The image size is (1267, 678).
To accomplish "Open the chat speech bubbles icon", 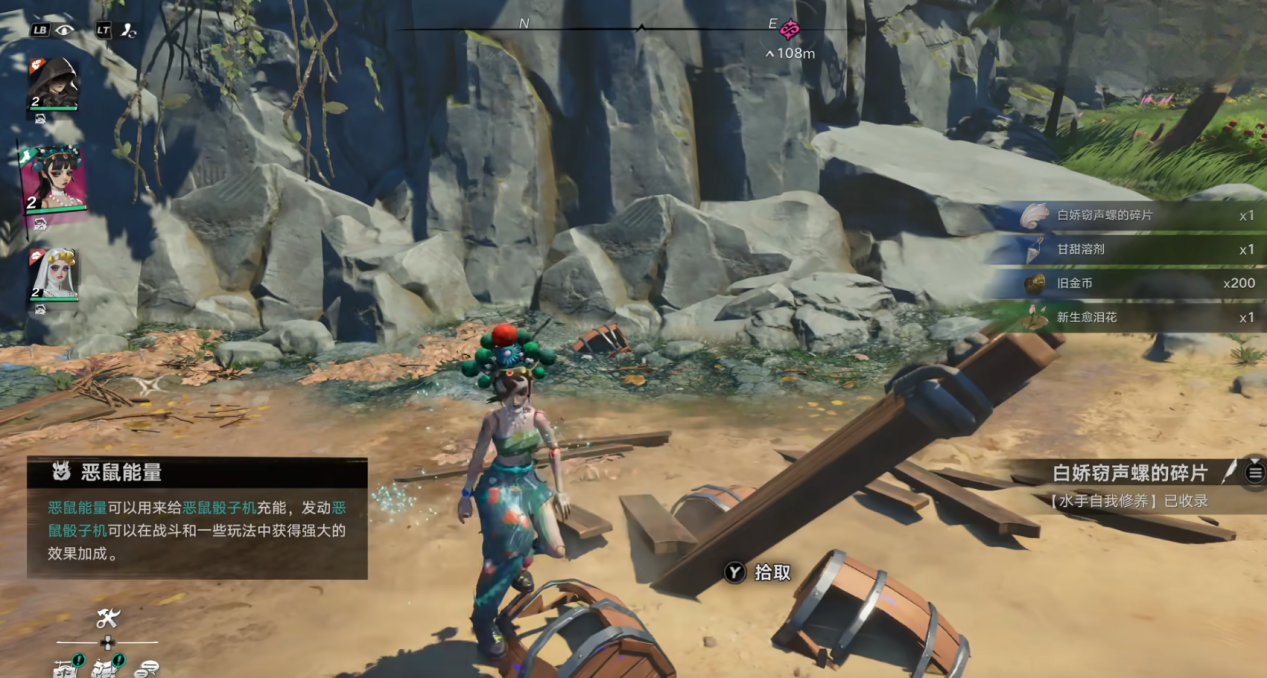I will [146, 669].
